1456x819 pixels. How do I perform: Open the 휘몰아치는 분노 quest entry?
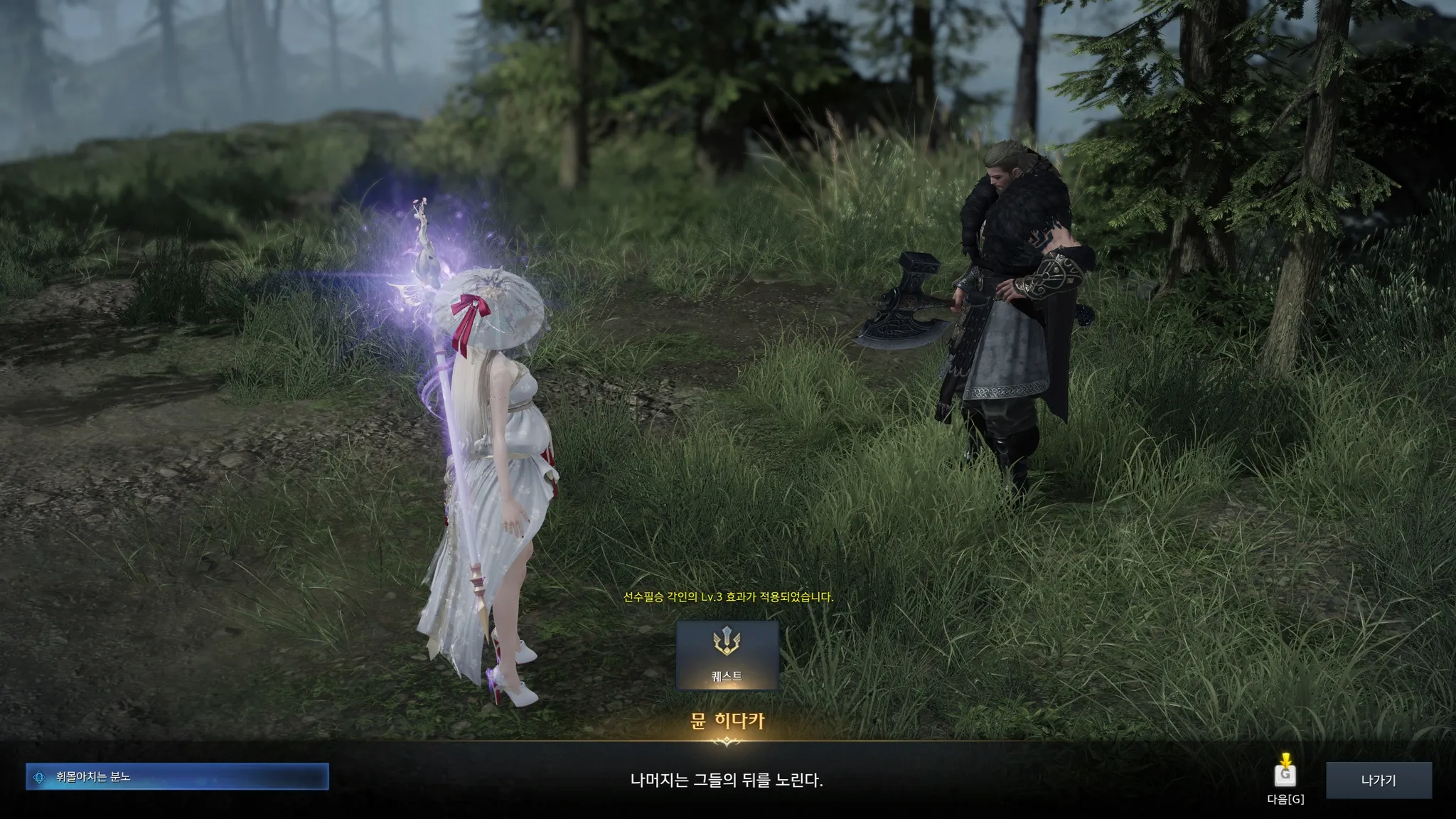[x=177, y=777]
